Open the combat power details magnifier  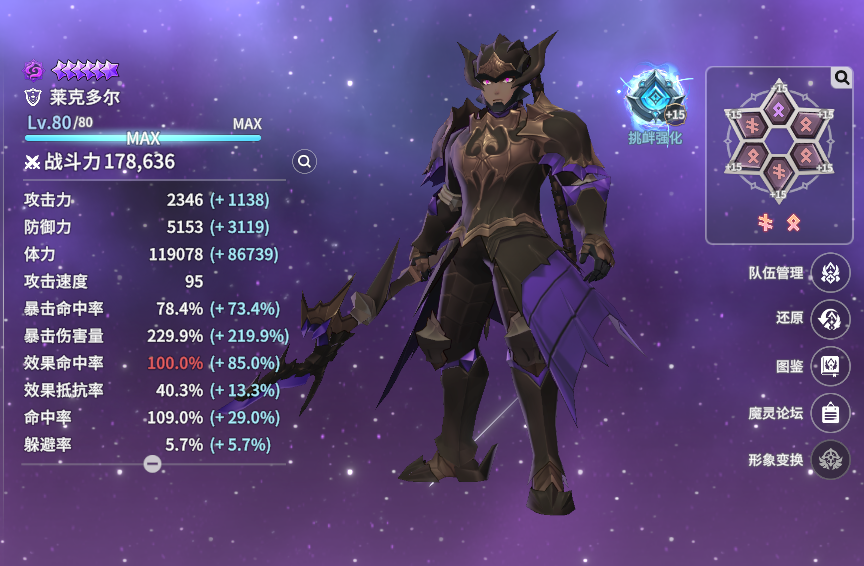tap(305, 161)
